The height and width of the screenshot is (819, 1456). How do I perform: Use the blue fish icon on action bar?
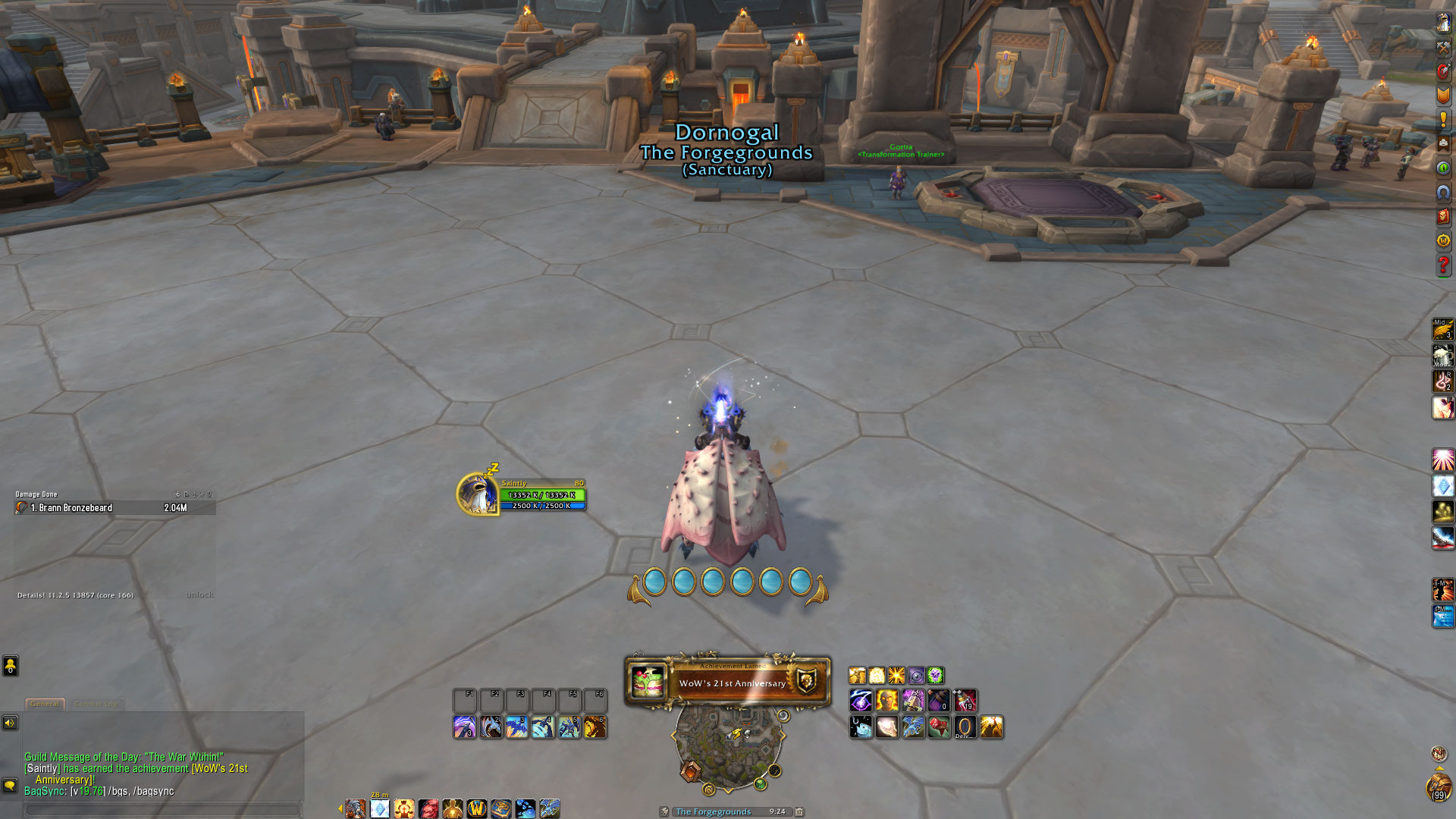861,727
